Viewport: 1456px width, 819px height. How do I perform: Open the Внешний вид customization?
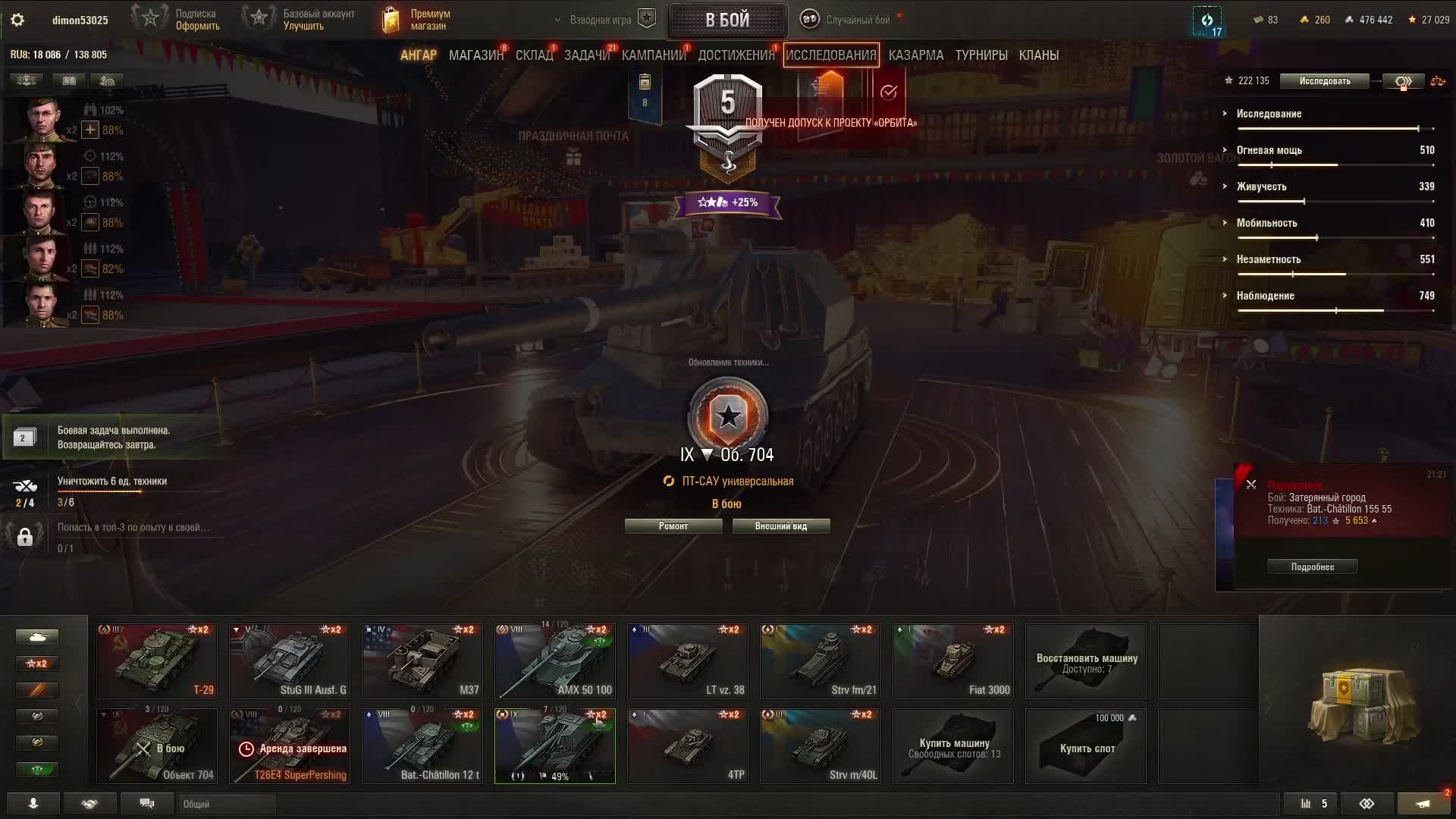[780, 526]
